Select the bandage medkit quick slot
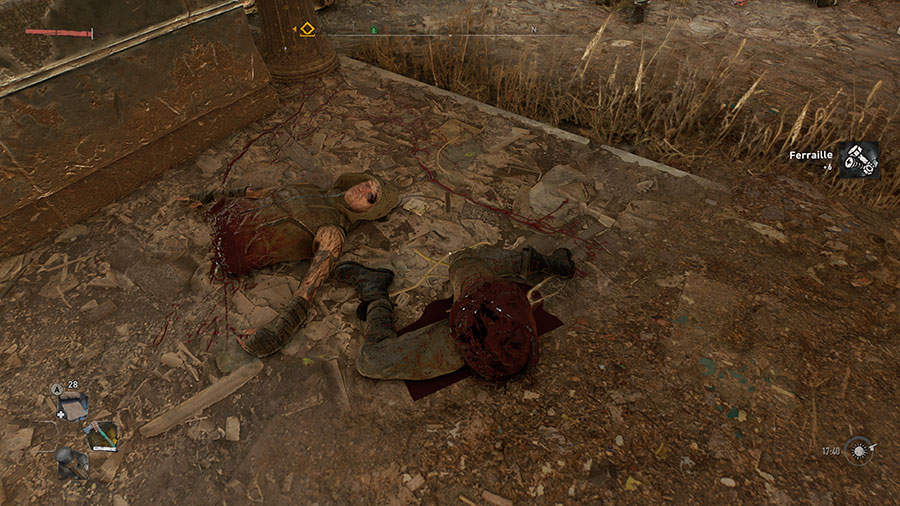Image resolution: width=900 pixels, height=506 pixels. (73, 406)
